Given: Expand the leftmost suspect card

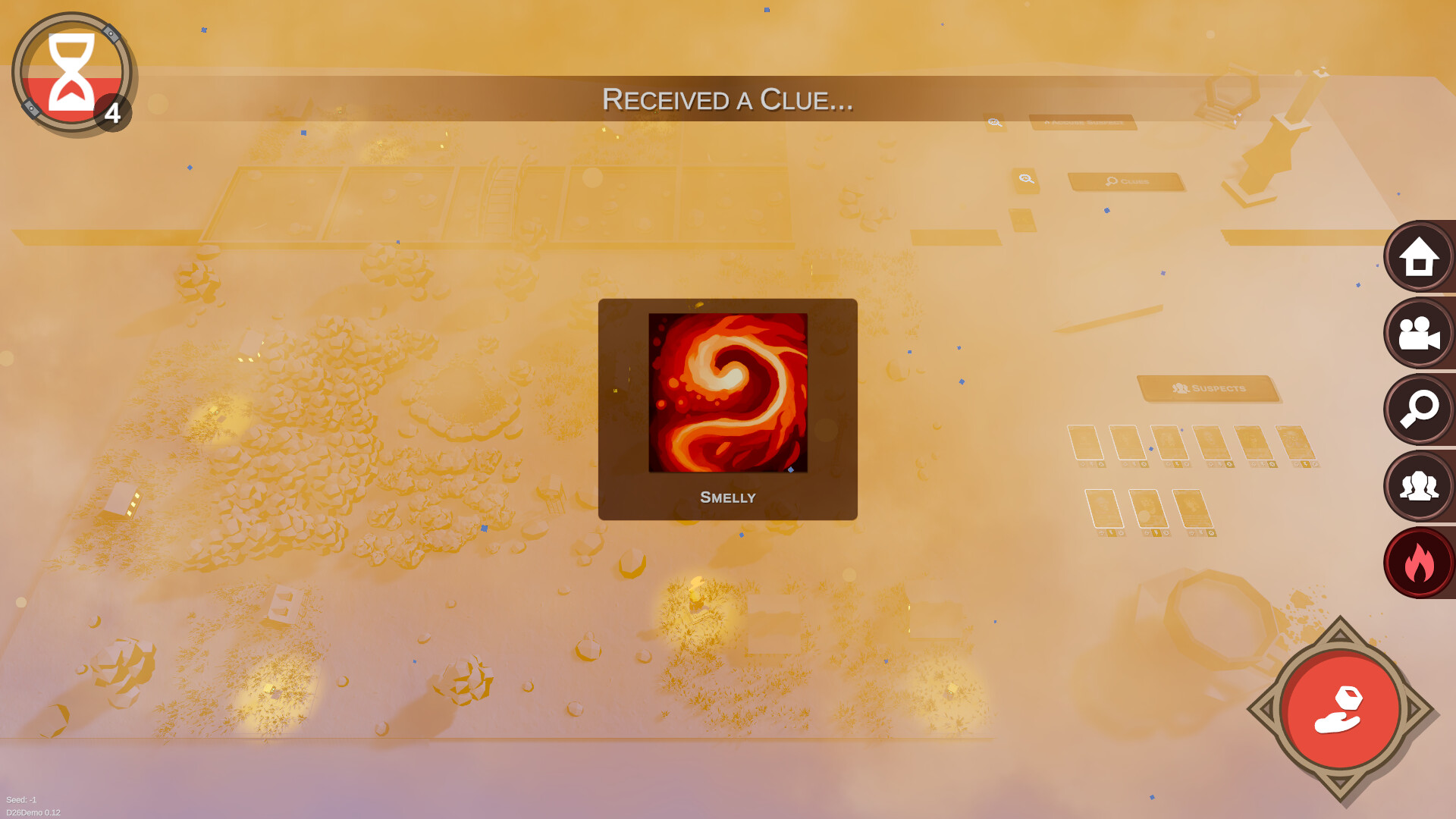Looking at the screenshot, I should (1085, 441).
